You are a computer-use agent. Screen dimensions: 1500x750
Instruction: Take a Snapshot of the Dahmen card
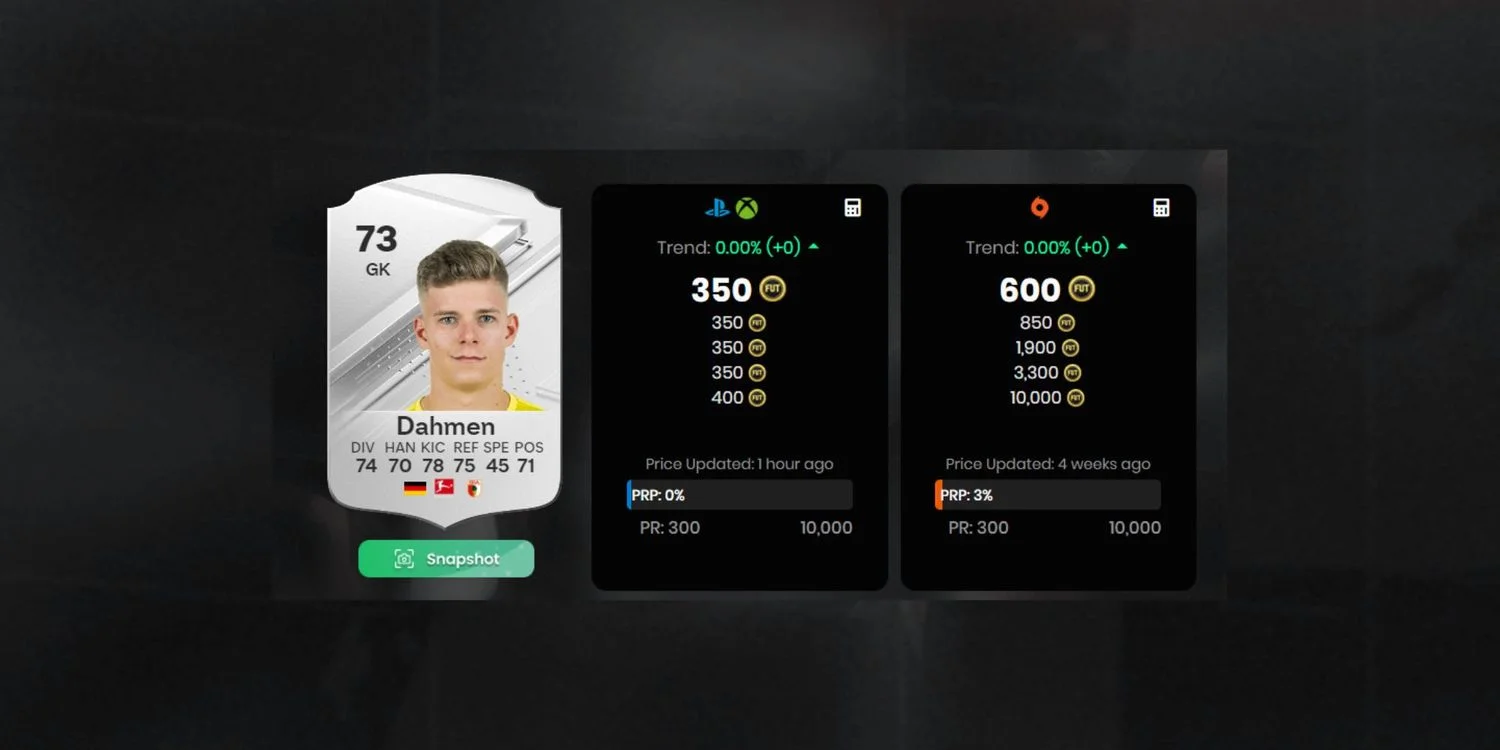point(446,559)
